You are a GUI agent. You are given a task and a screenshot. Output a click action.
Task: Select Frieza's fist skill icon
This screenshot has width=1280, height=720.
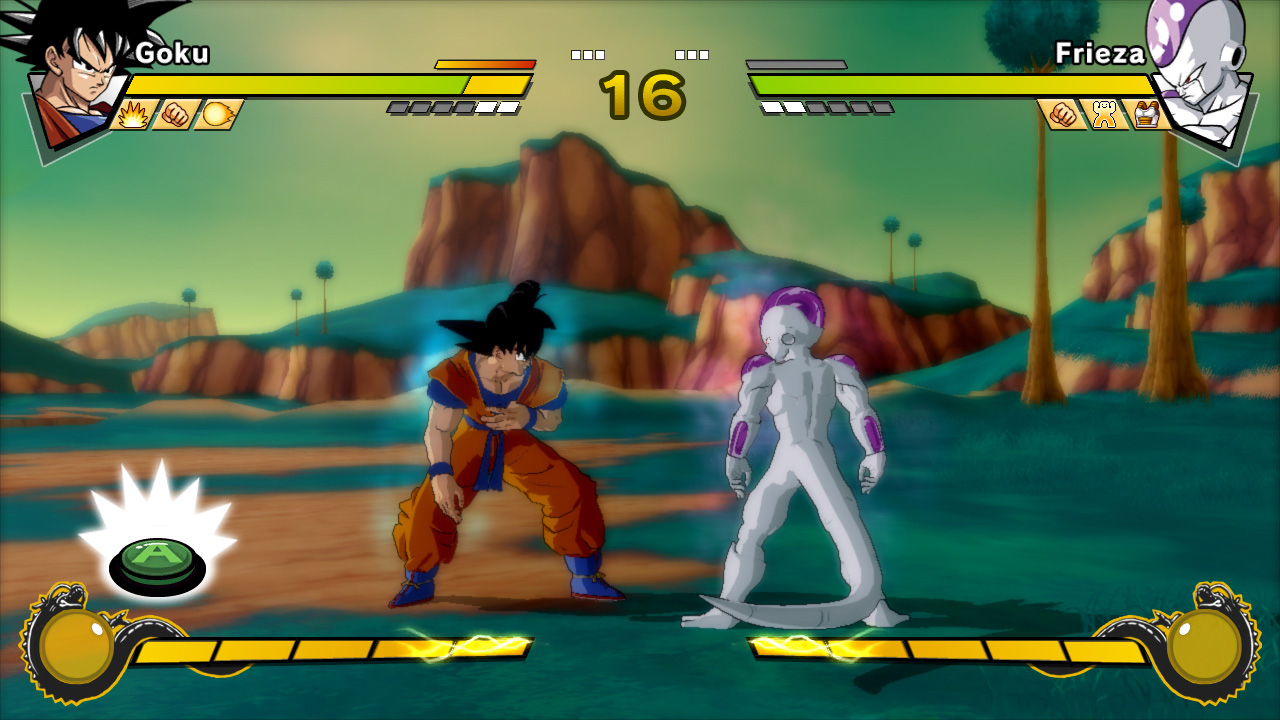[1063, 115]
